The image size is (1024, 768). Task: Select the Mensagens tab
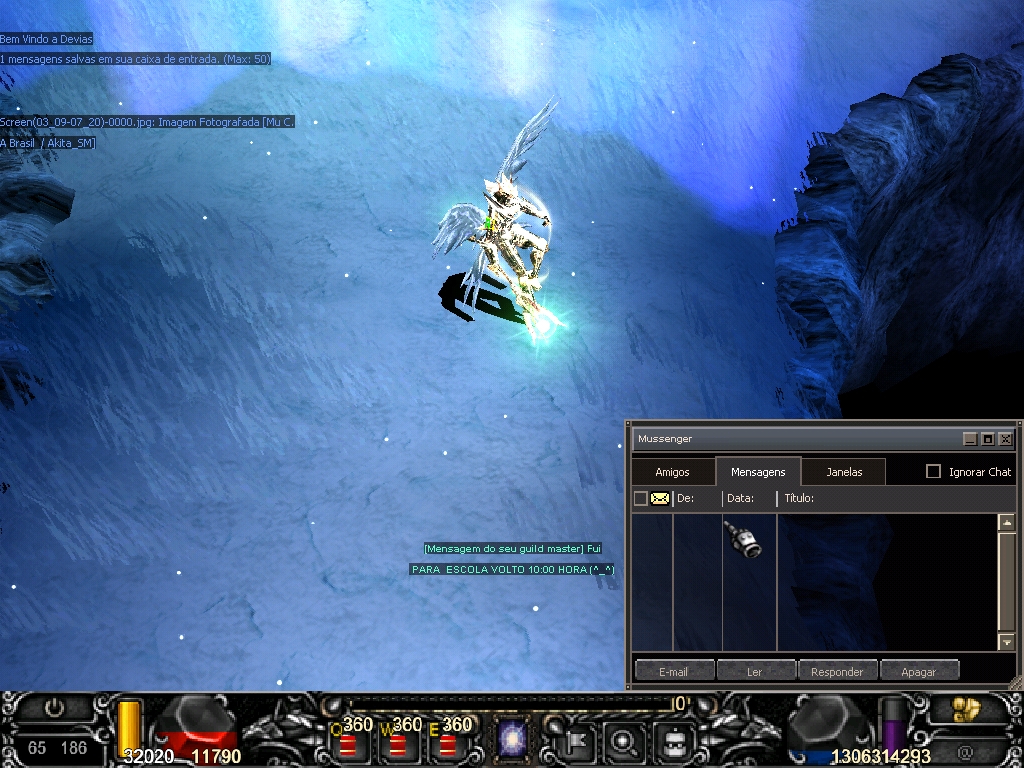click(x=758, y=472)
